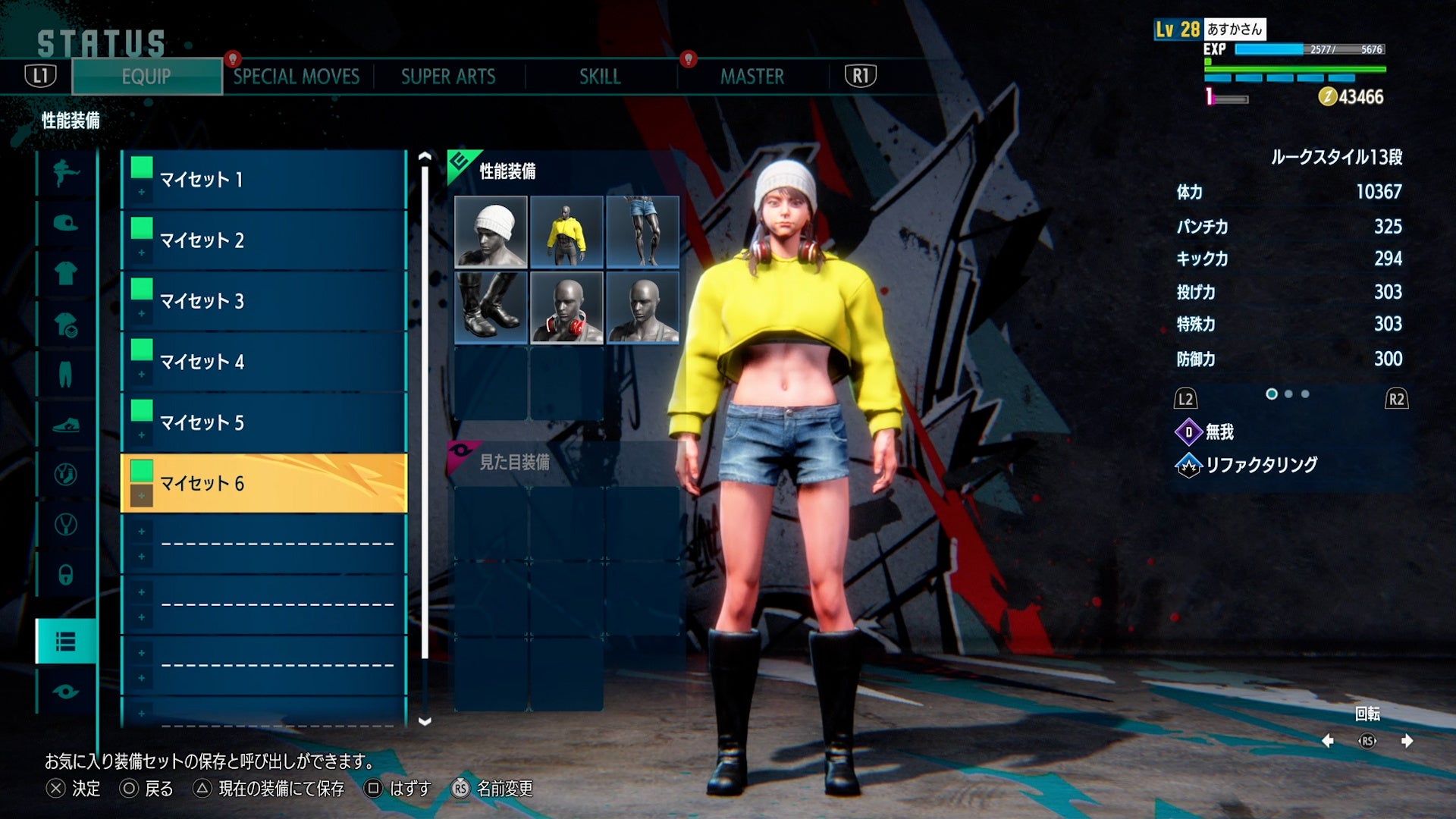Select the マイセット 2 row
1456x819 pixels.
coord(264,240)
